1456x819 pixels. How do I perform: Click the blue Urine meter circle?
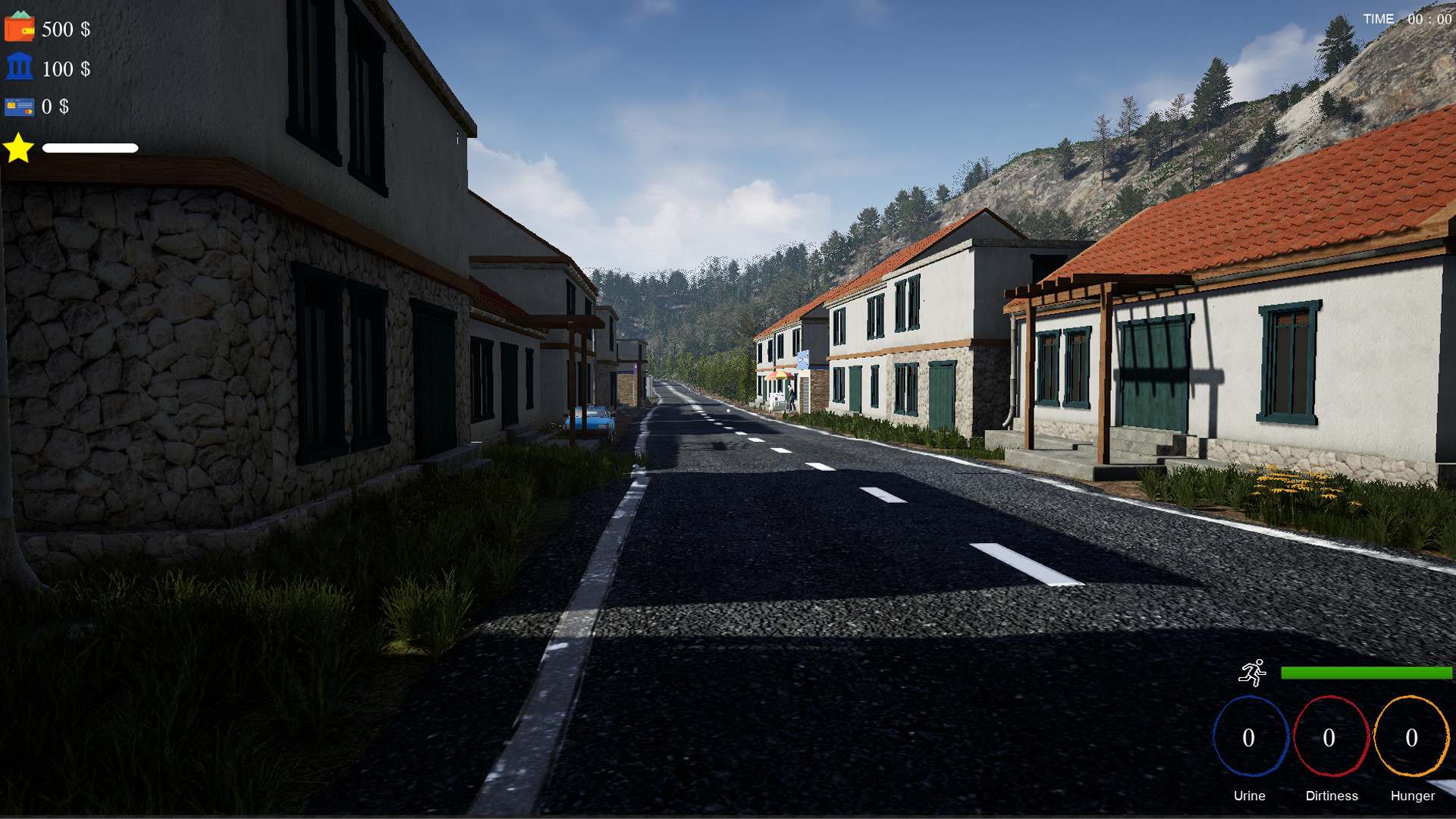point(1250,736)
